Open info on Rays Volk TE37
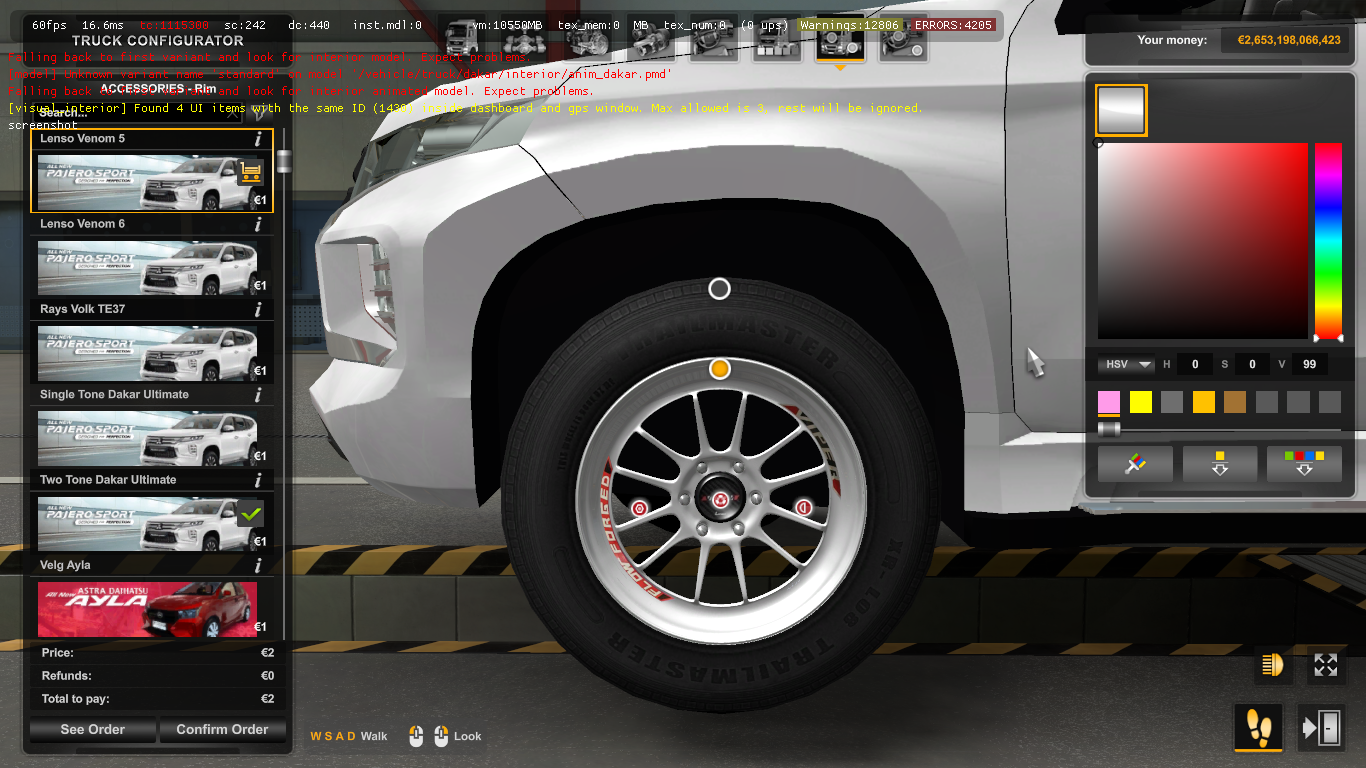The width and height of the screenshot is (1366, 768). pyautogui.click(x=258, y=309)
